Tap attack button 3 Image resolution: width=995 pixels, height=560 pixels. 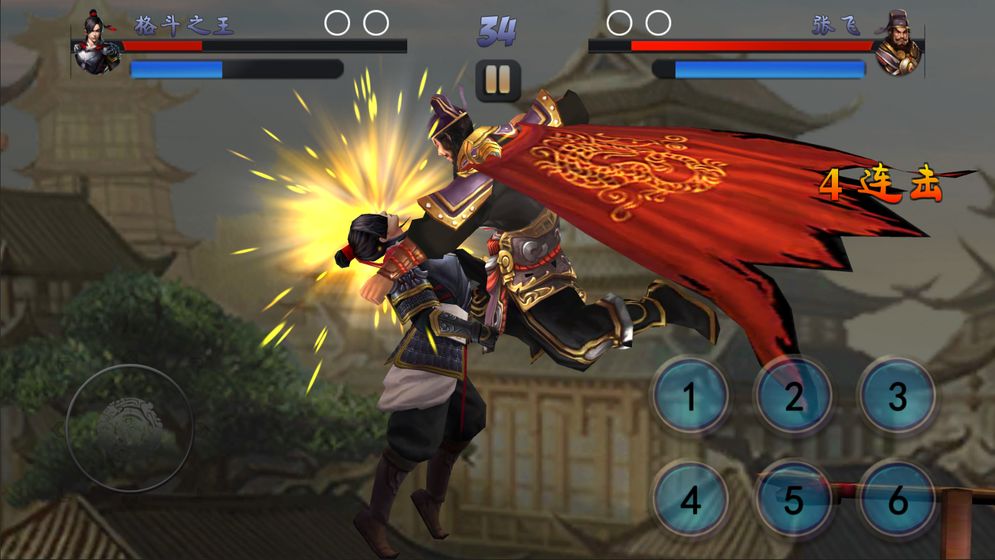[897, 397]
